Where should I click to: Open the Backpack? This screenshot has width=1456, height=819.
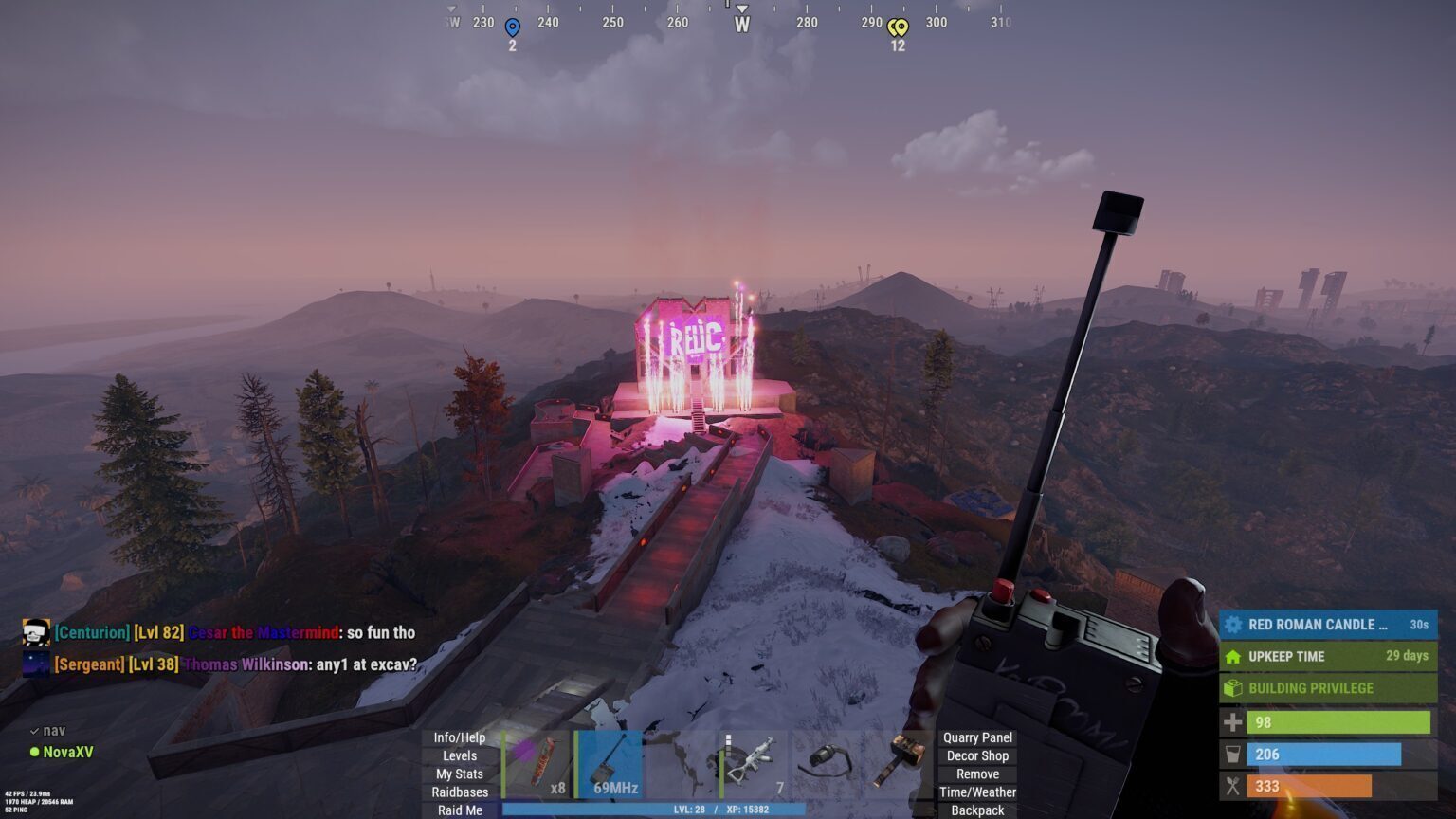977,810
